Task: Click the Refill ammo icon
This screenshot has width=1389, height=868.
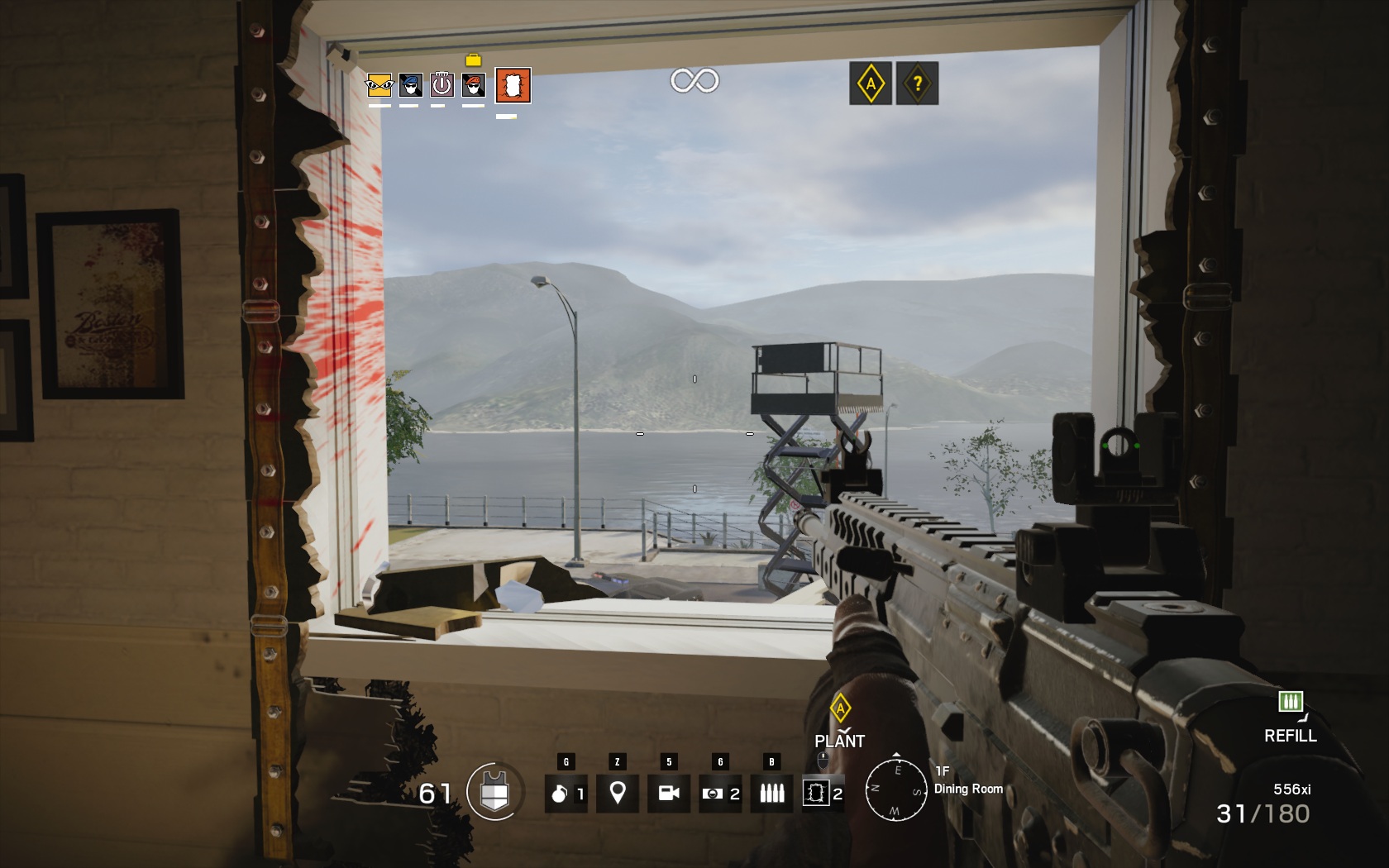Action: coord(1290,703)
